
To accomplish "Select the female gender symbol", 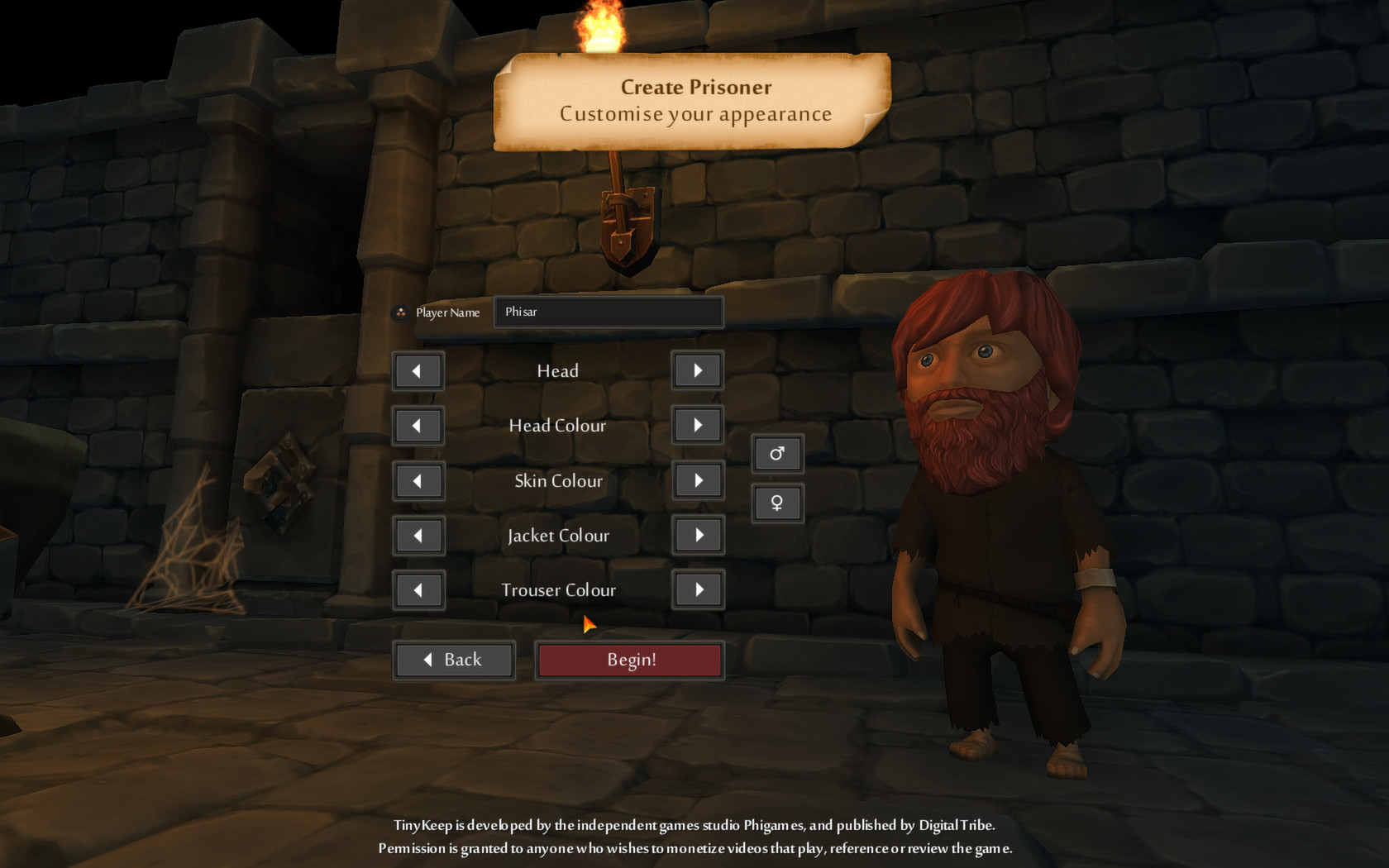I will [x=776, y=503].
